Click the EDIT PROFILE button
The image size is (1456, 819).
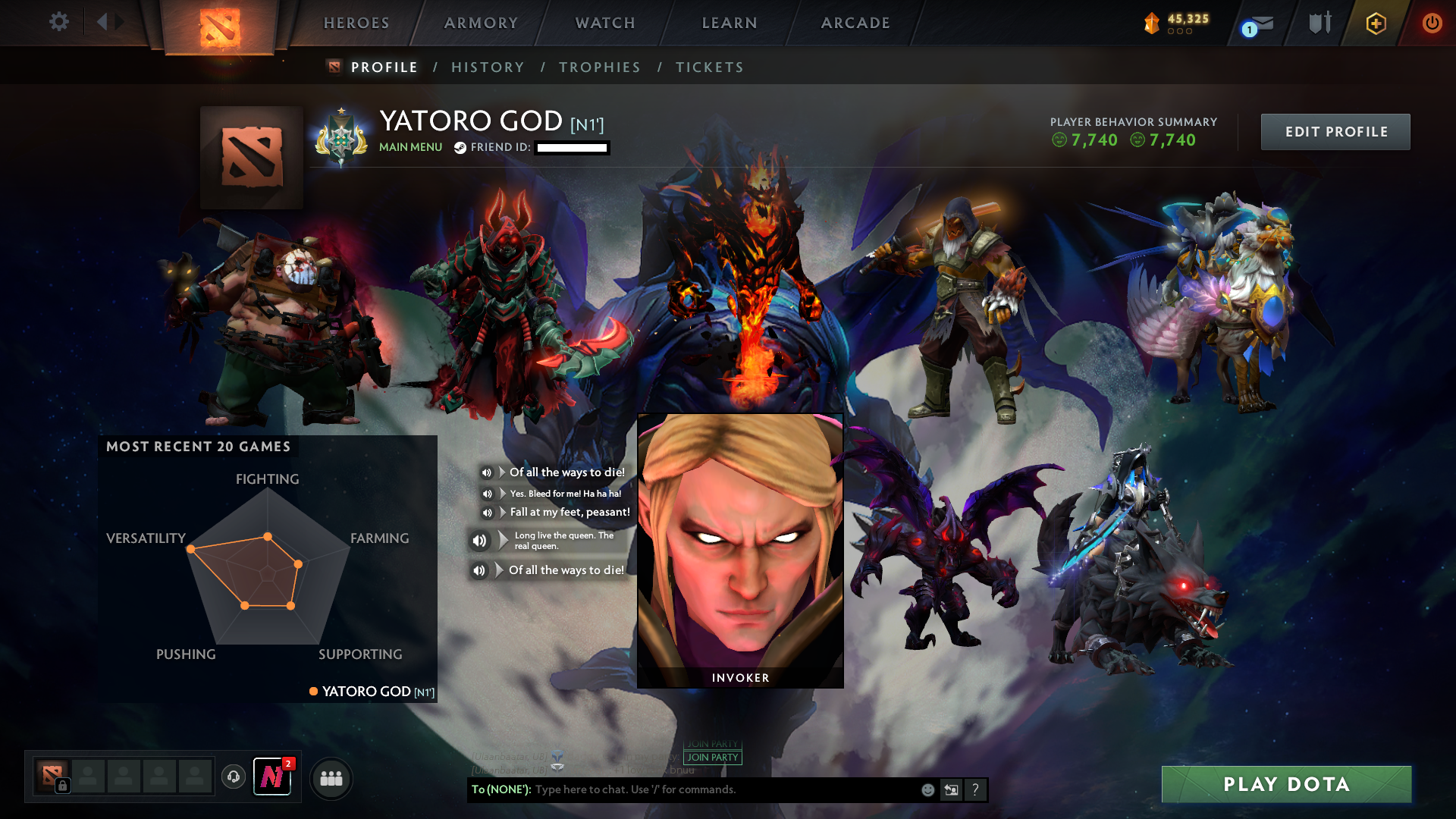1335,131
